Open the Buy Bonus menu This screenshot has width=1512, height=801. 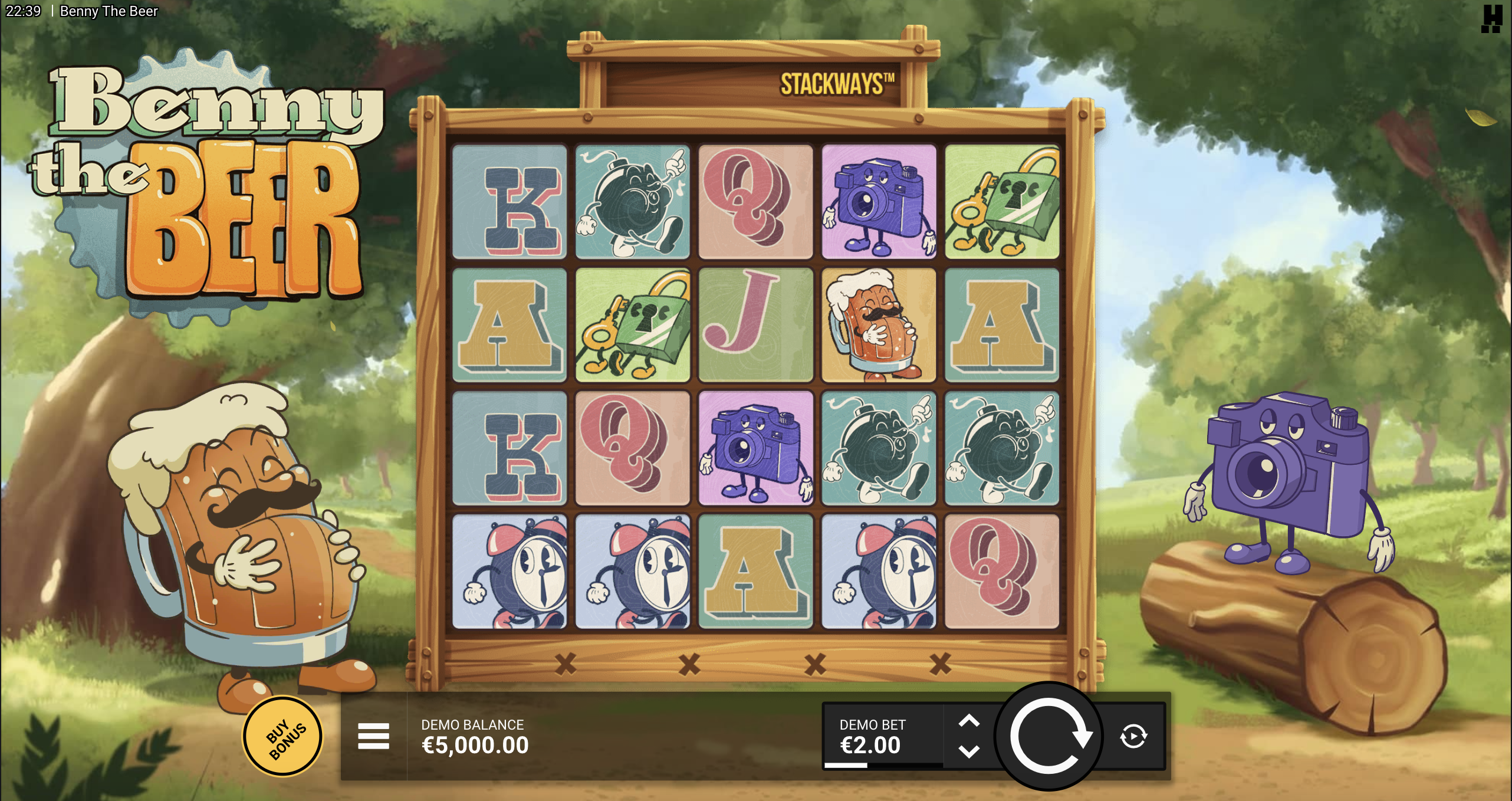(284, 737)
